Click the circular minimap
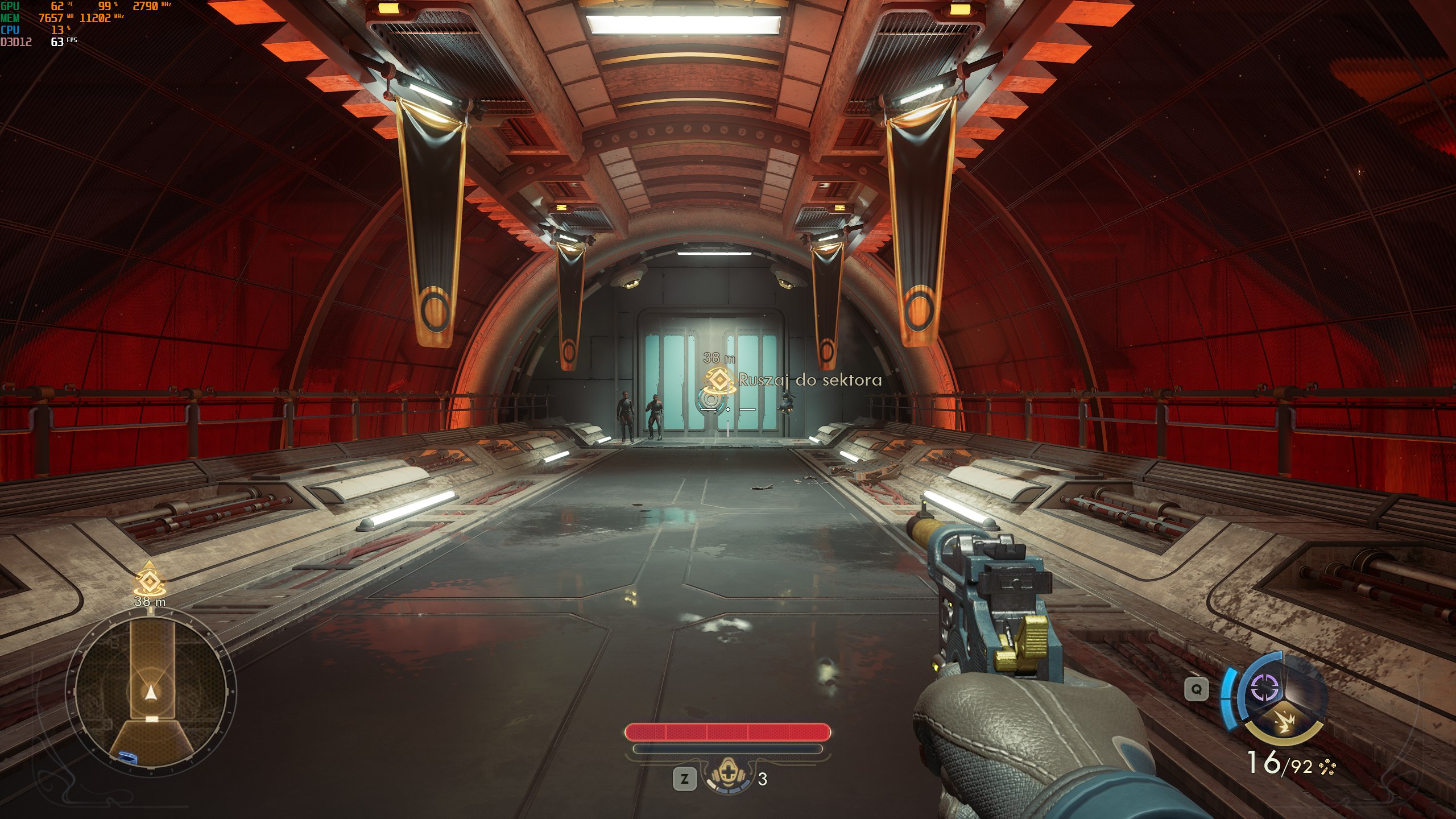1456x819 pixels. (x=151, y=692)
